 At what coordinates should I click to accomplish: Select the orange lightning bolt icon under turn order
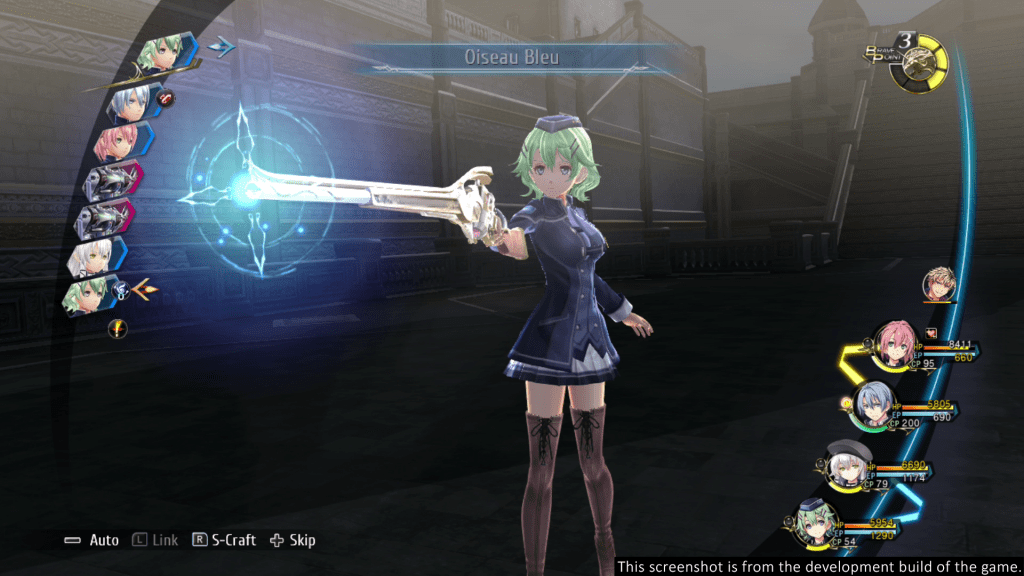click(x=116, y=326)
